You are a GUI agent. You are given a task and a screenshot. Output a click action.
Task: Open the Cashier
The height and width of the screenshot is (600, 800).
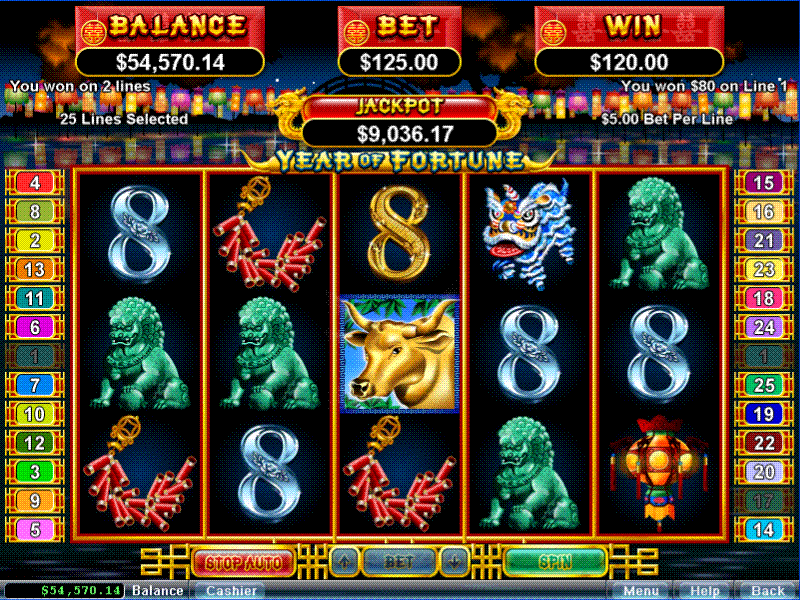coord(229,591)
